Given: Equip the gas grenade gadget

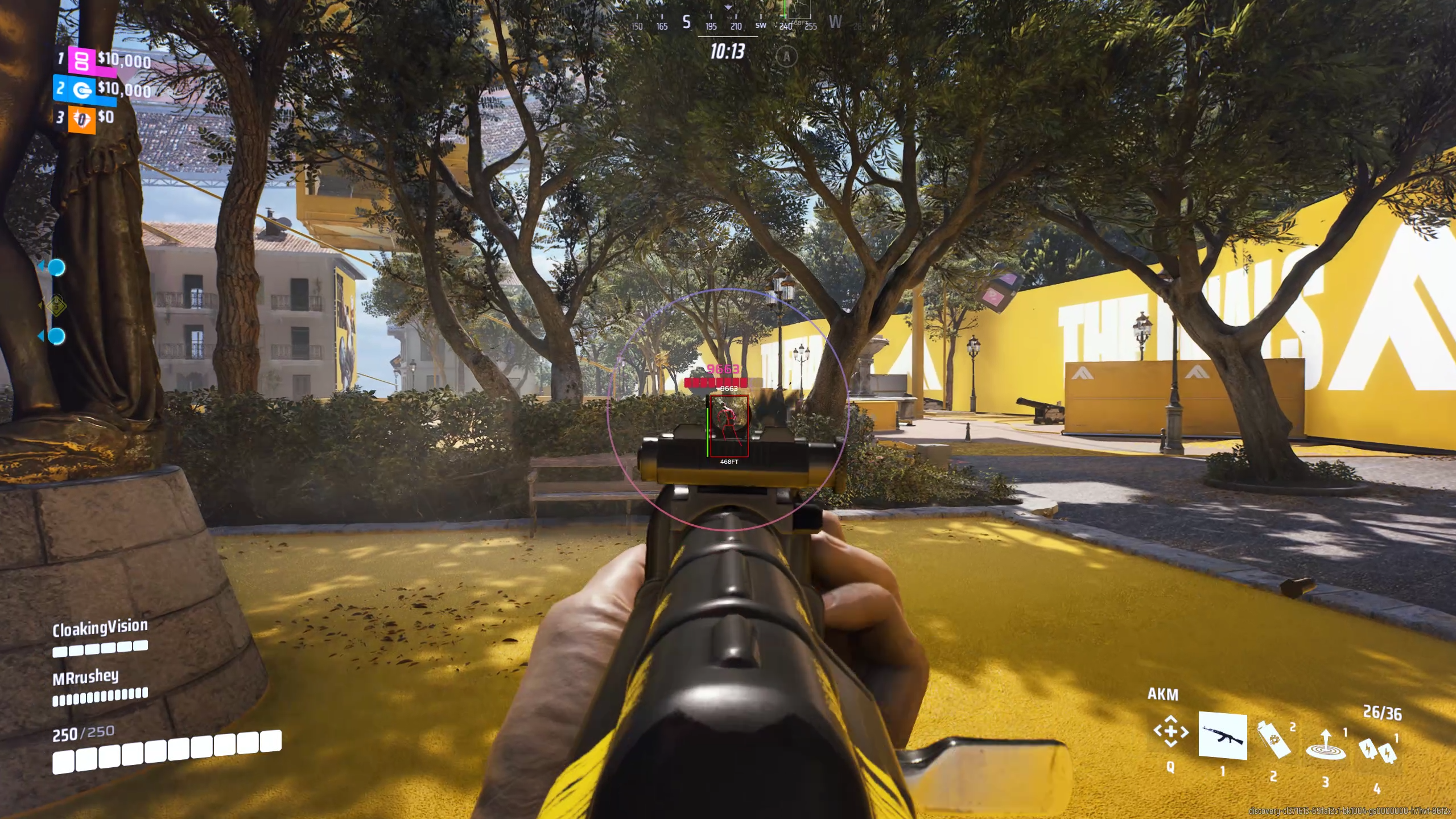Looking at the screenshot, I should point(1274,740).
